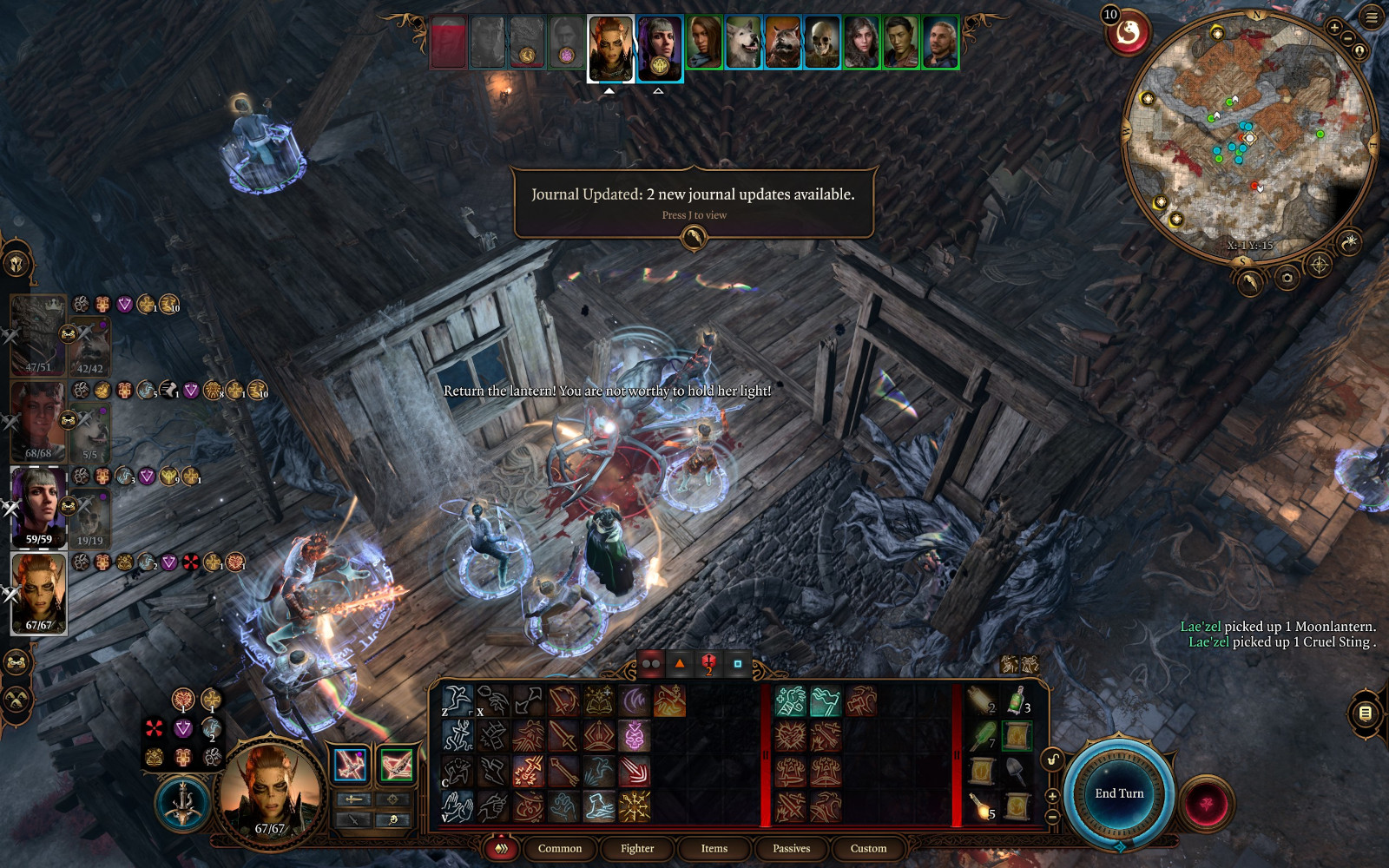Screen dimensions: 1389x868
Task: Open the quill journal button below minimap
Action: pyautogui.click(x=1249, y=280)
